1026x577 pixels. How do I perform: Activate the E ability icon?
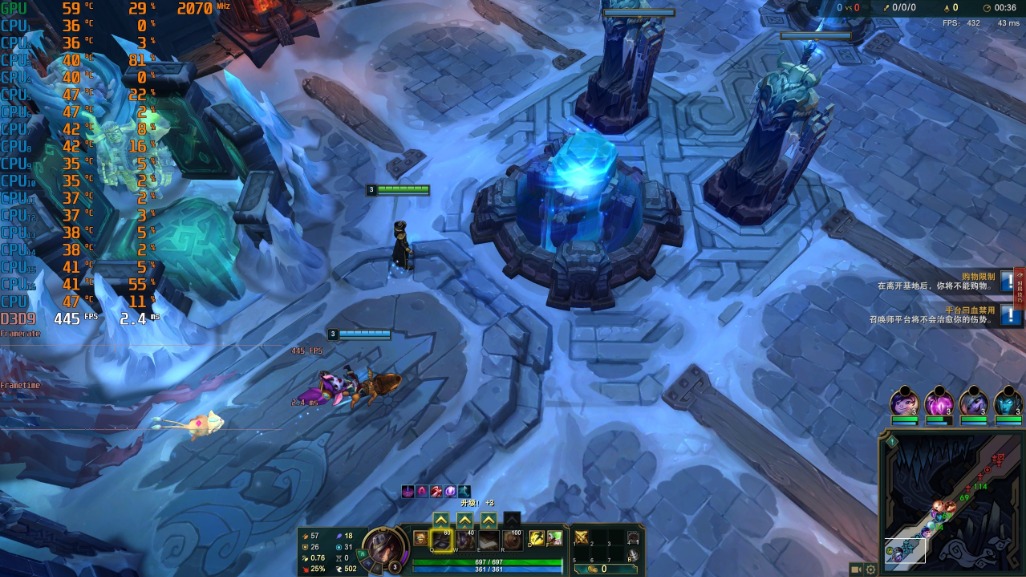pos(489,540)
